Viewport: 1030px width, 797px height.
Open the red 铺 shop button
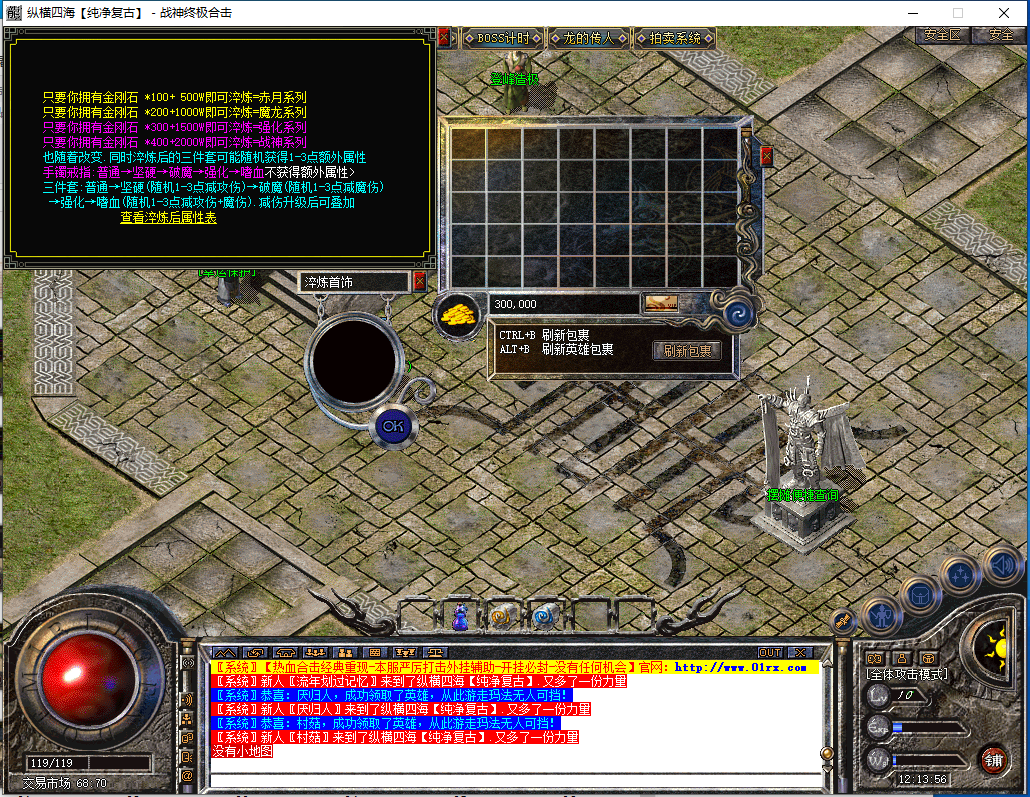click(x=993, y=760)
